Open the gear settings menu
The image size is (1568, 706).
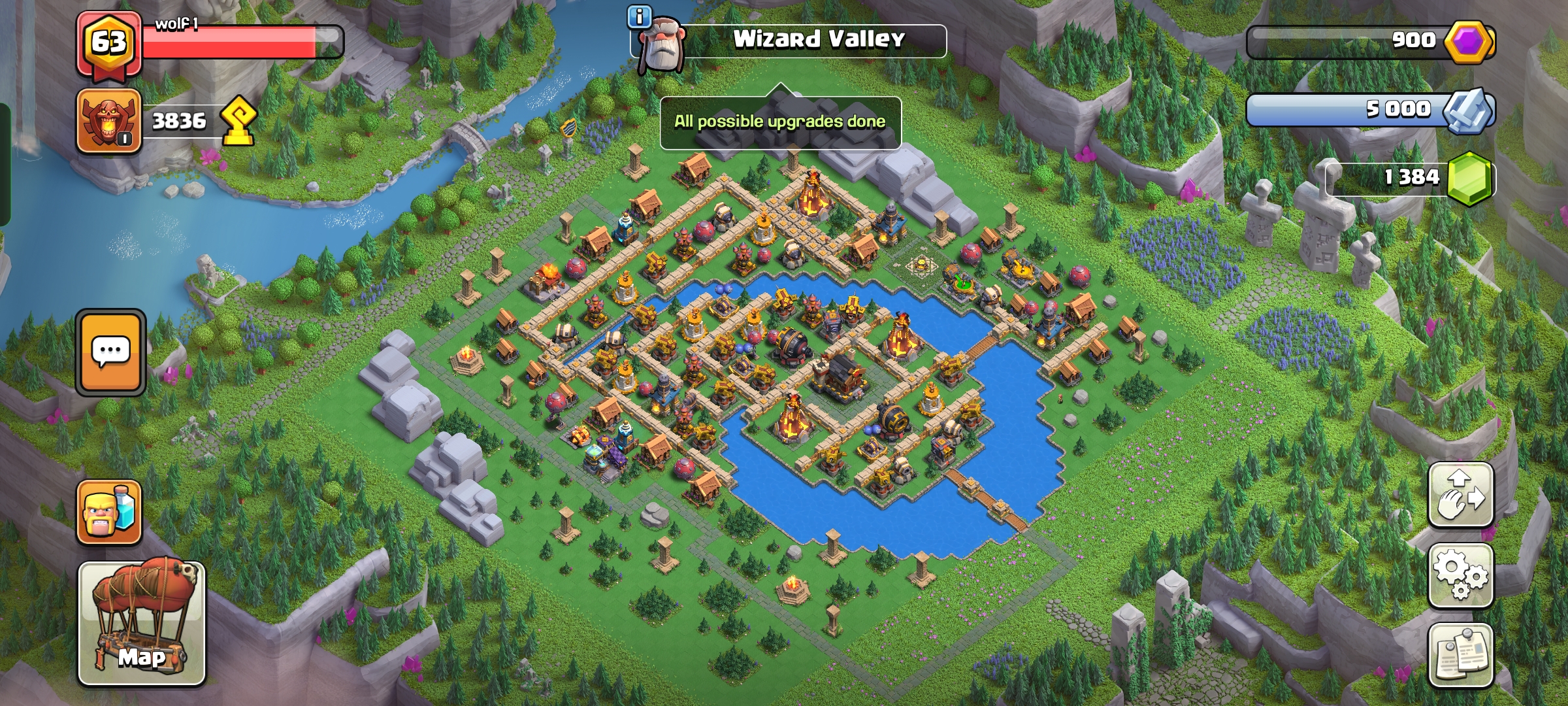coord(1461,575)
